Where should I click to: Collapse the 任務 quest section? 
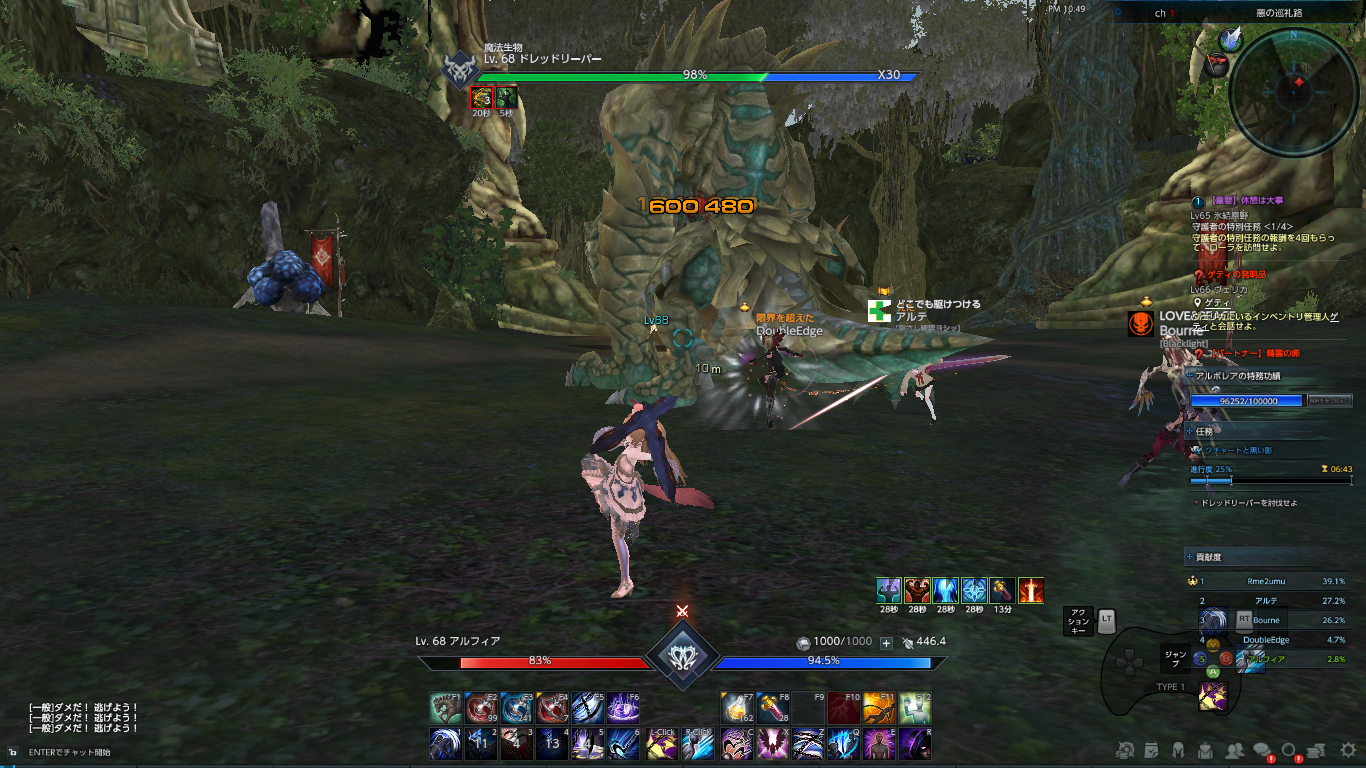coord(1190,430)
